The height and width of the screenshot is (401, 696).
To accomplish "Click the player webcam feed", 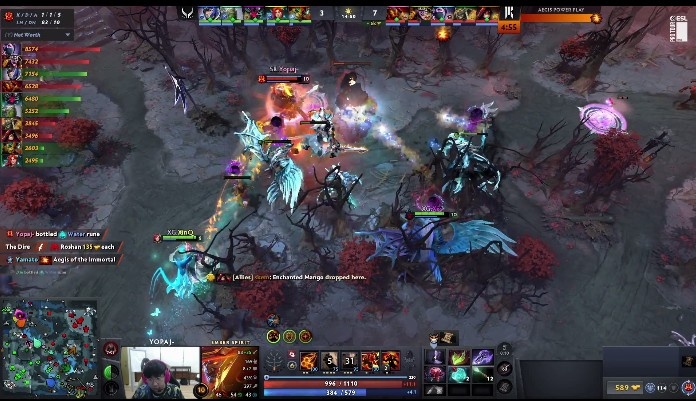I will click(x=161, y=372).
